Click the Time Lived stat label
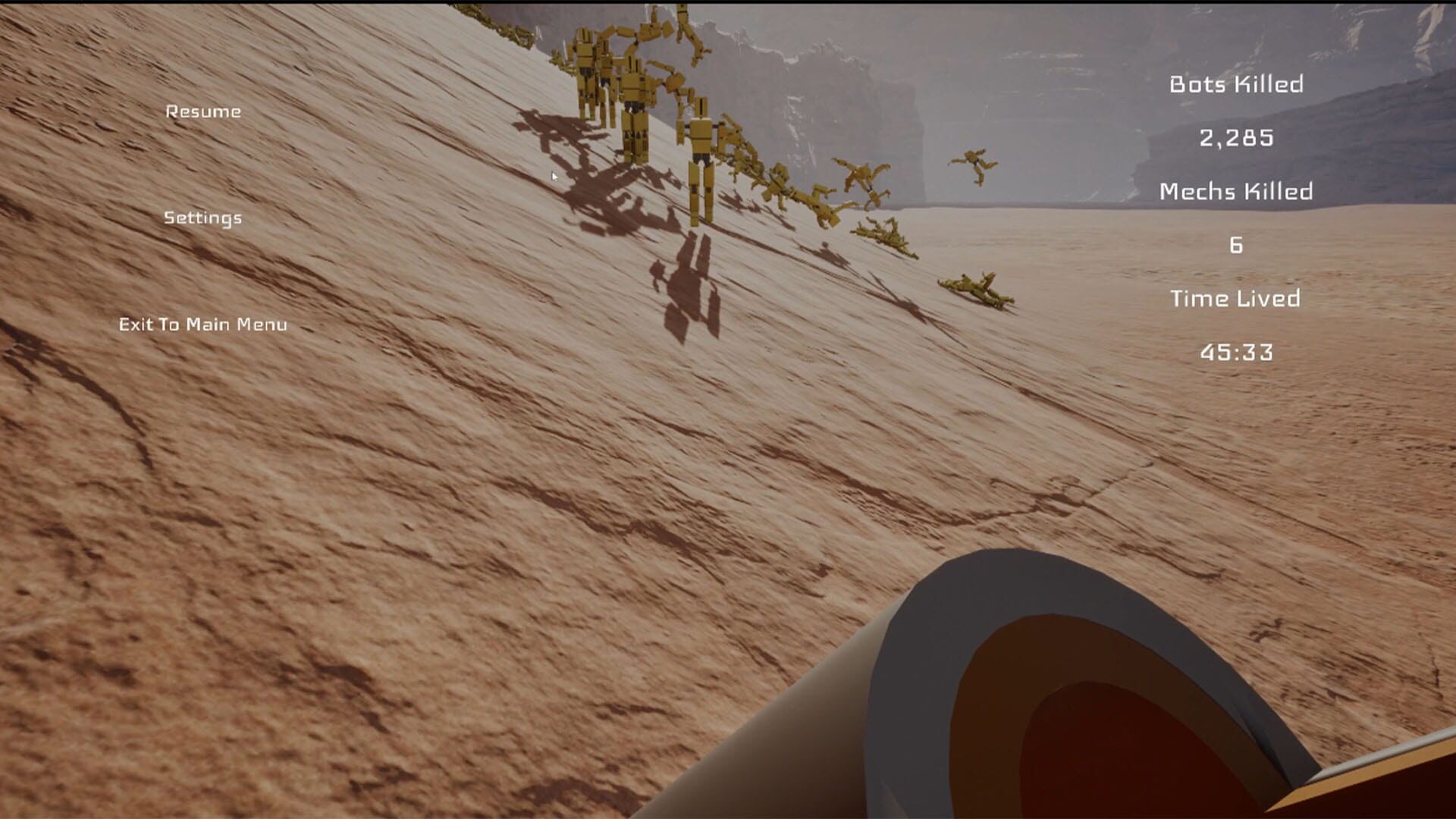Screen dimensions: 1456x819 pyautogui.click(x=1235, y=297)
